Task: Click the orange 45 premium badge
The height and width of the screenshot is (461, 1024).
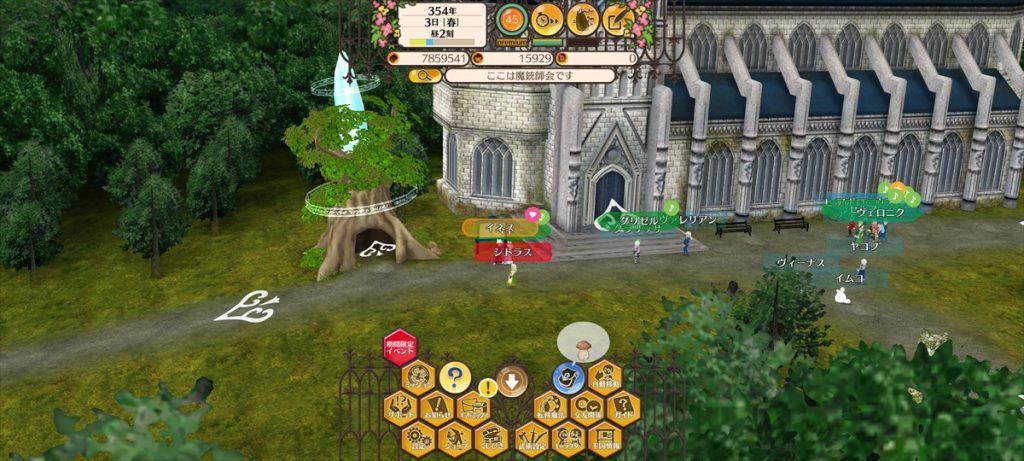Action: coord(512,18)
